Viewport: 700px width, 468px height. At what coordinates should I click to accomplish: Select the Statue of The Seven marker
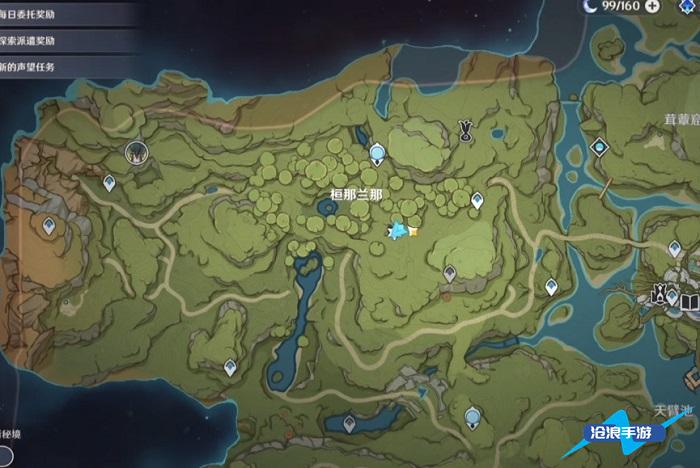coord(465,127)
